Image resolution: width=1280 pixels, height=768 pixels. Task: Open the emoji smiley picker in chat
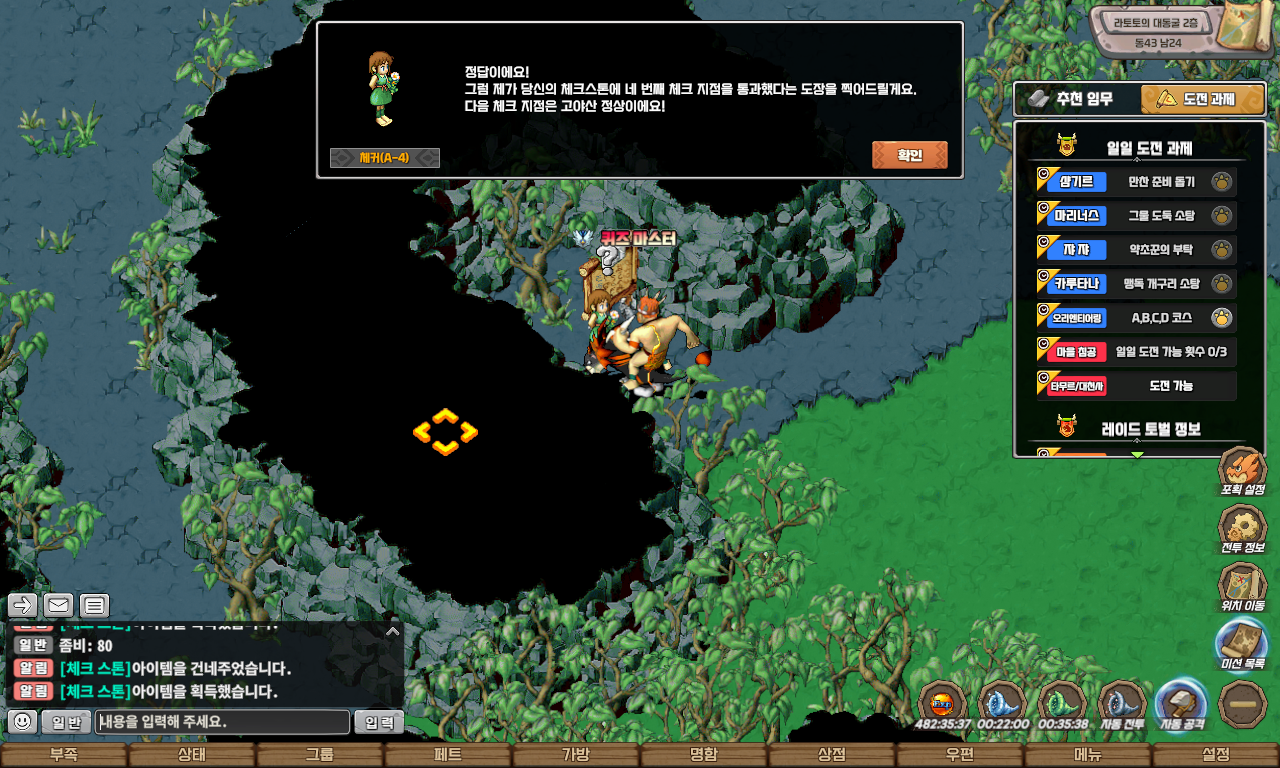point(22,721)
